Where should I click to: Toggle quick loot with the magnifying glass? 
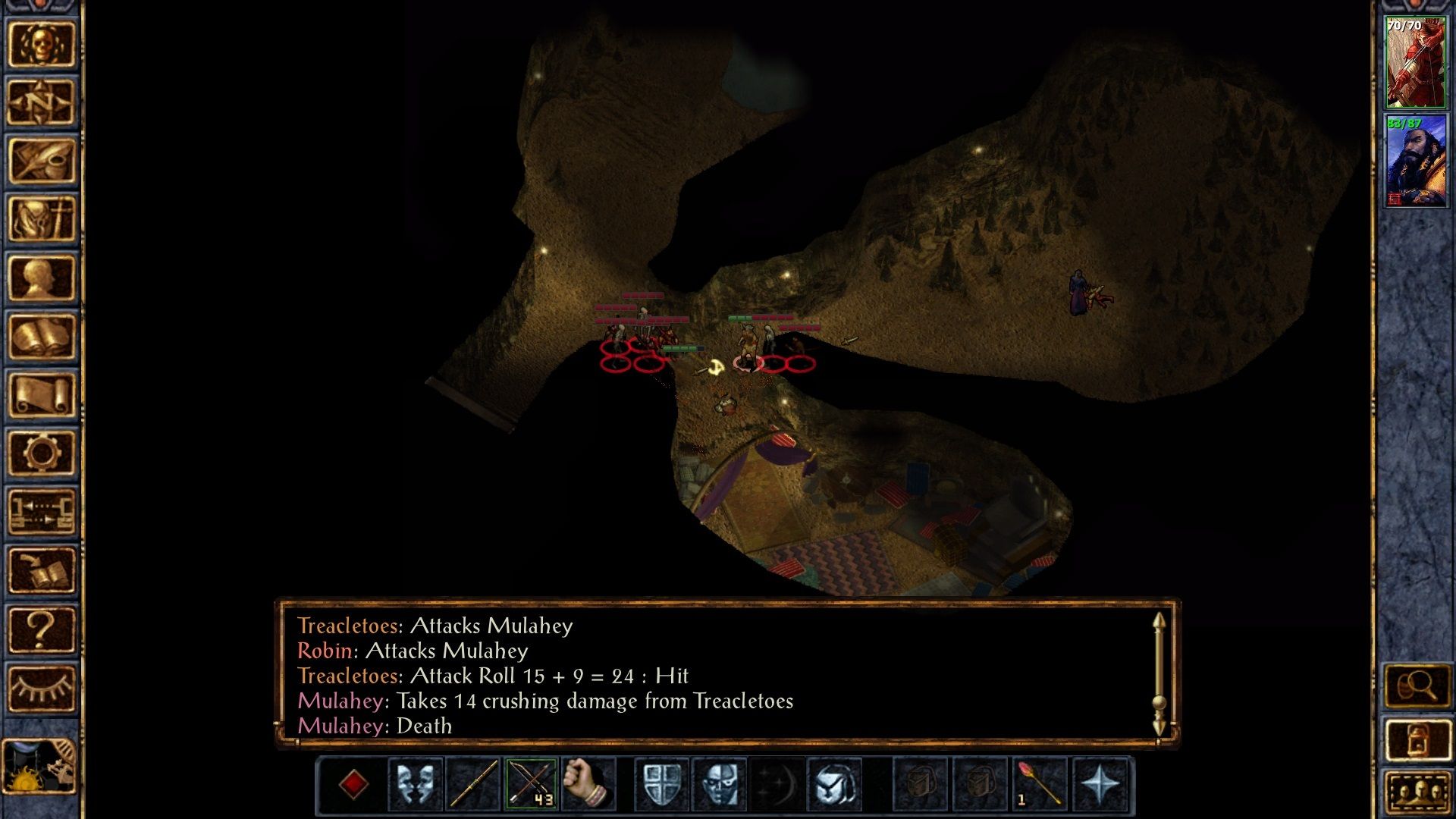[x=1417, y=687]
